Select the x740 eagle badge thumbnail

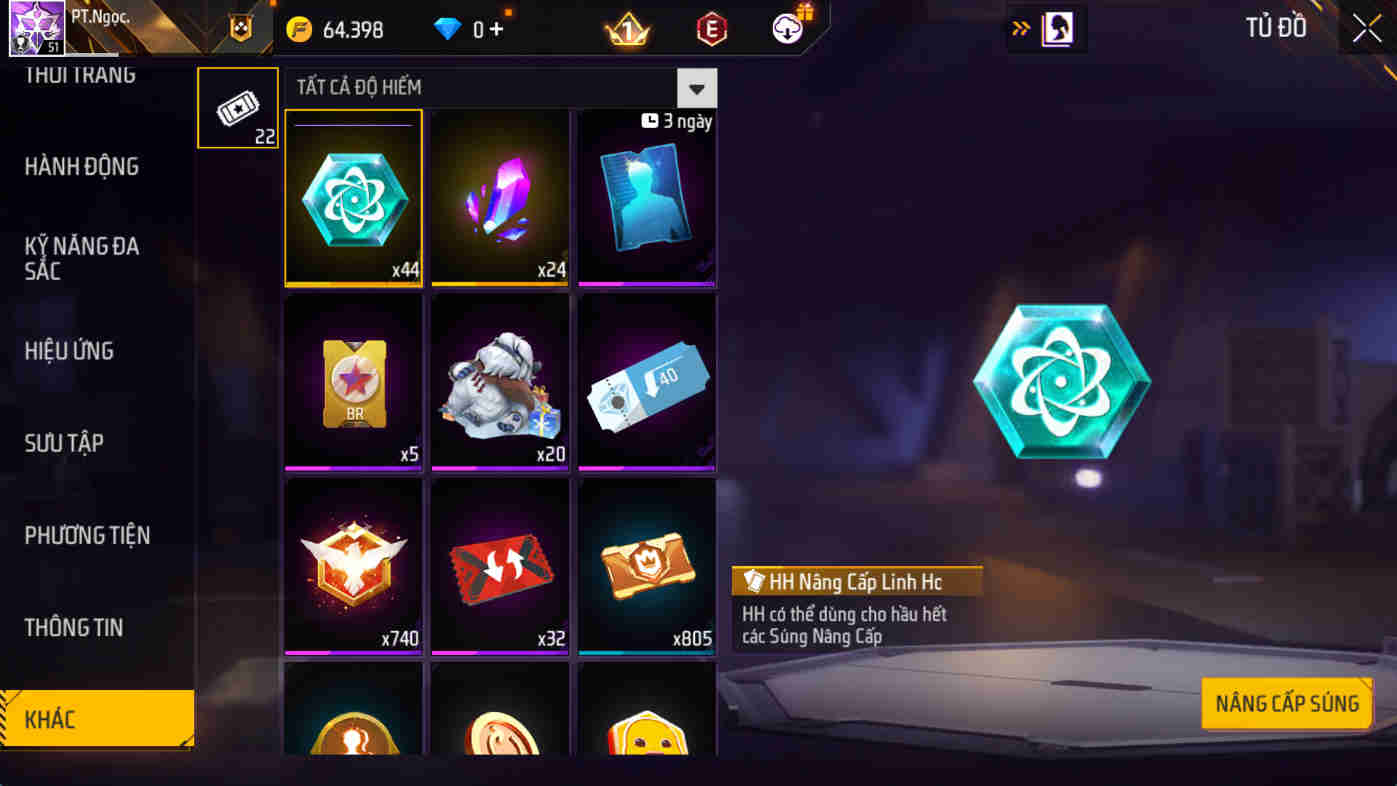pos(353,567)
